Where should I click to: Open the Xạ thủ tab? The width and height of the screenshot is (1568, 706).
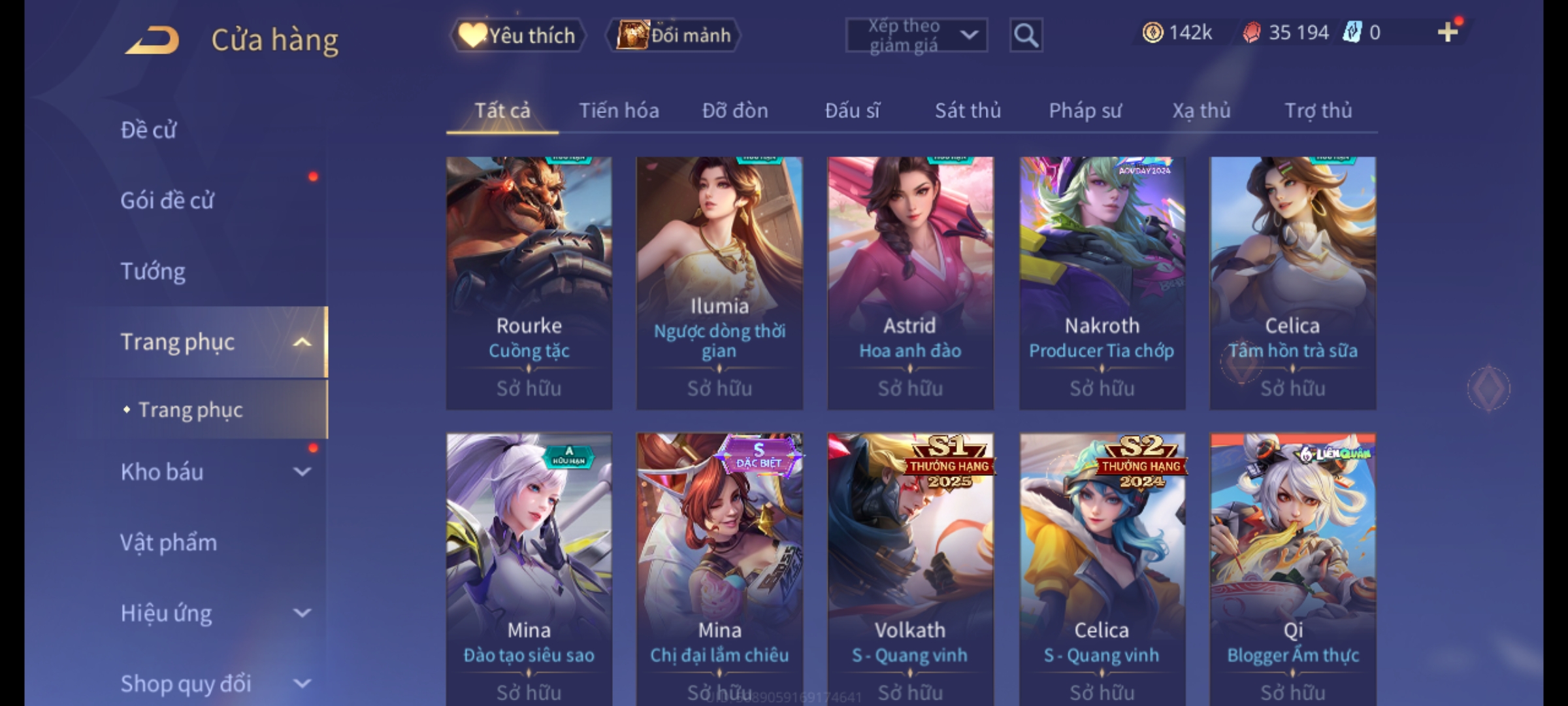pos(1201,110)
